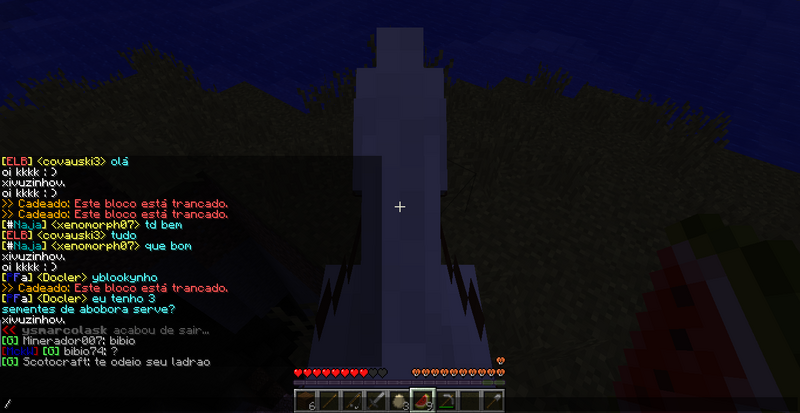Screen dimensions: 800x413
Task: Select the block stack of 6 in hotbar
Action: (307, 401)
